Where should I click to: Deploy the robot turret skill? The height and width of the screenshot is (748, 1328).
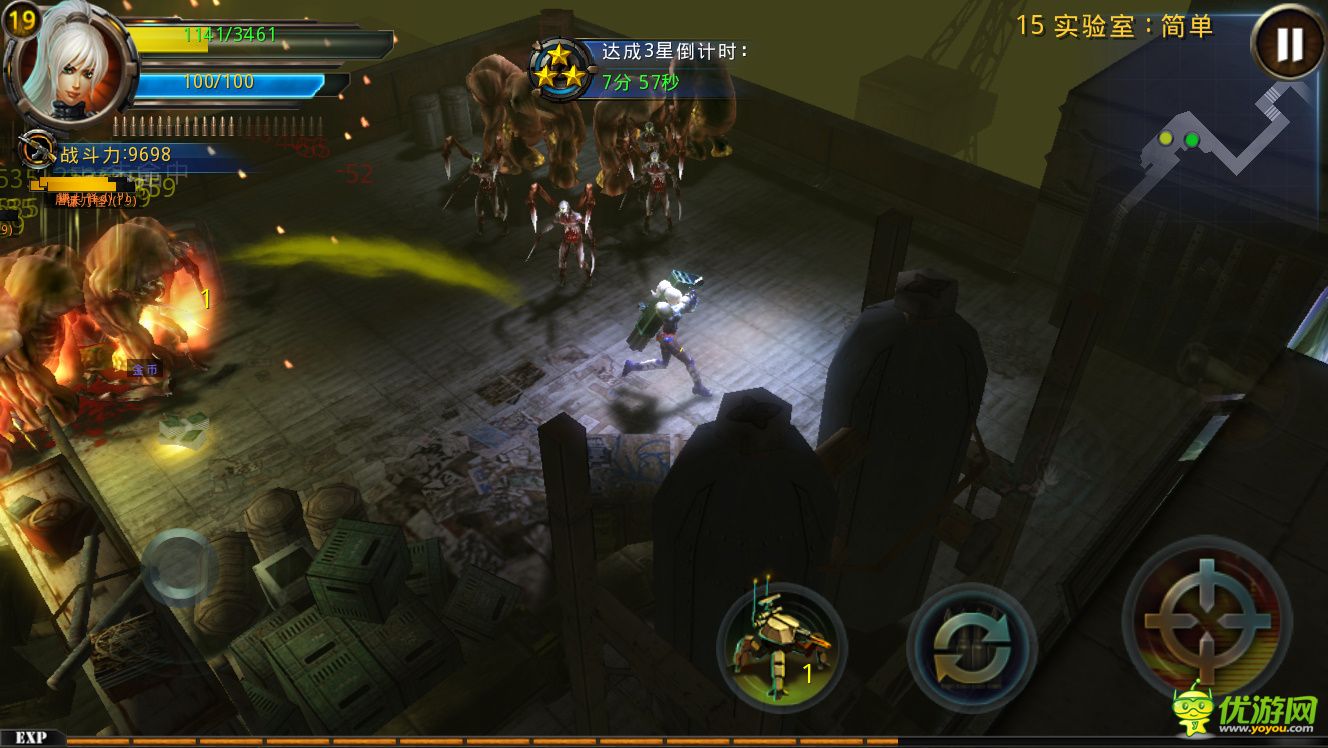[x=781, y=644]
